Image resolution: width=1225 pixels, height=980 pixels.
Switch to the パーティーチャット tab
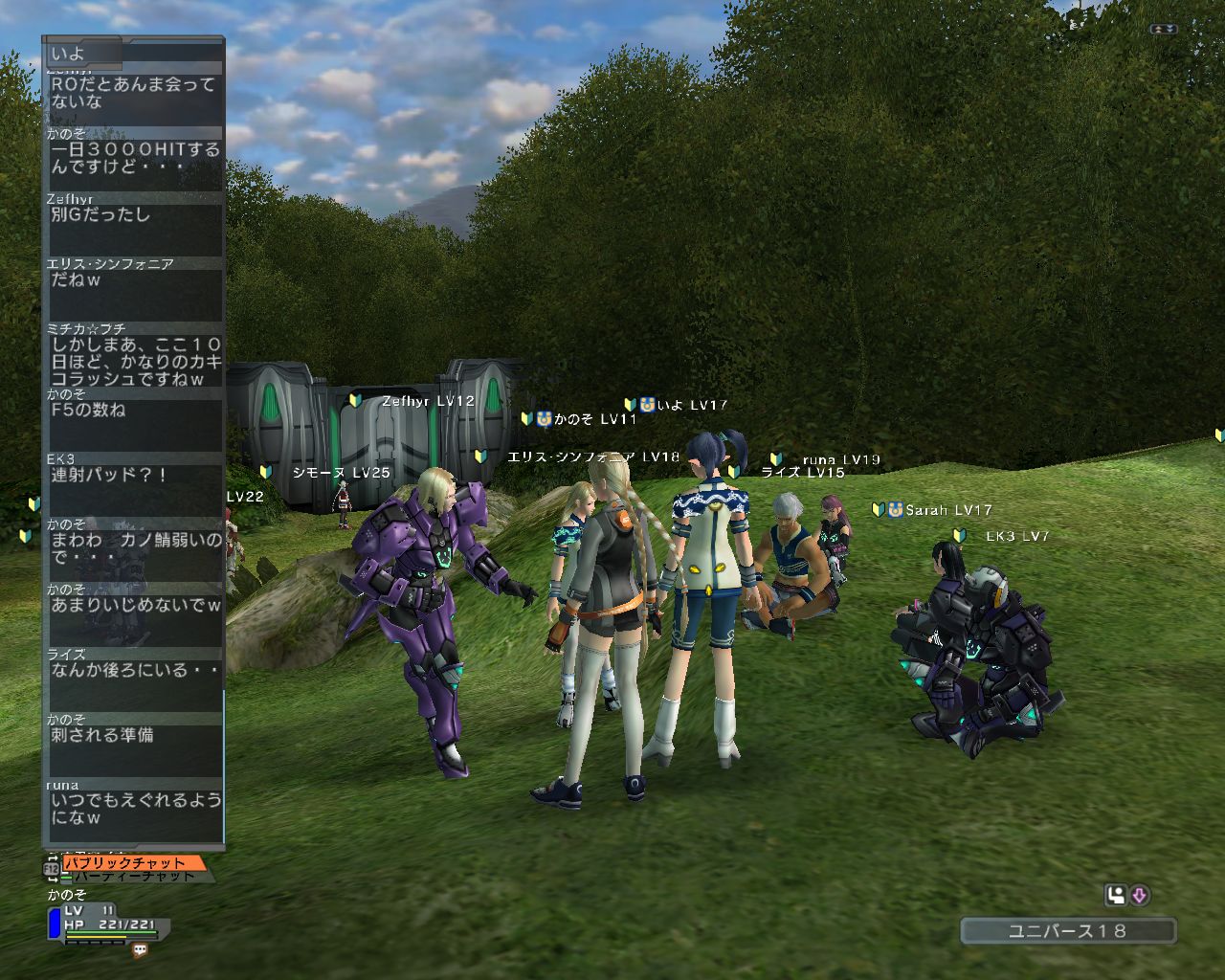coord(134,876)
